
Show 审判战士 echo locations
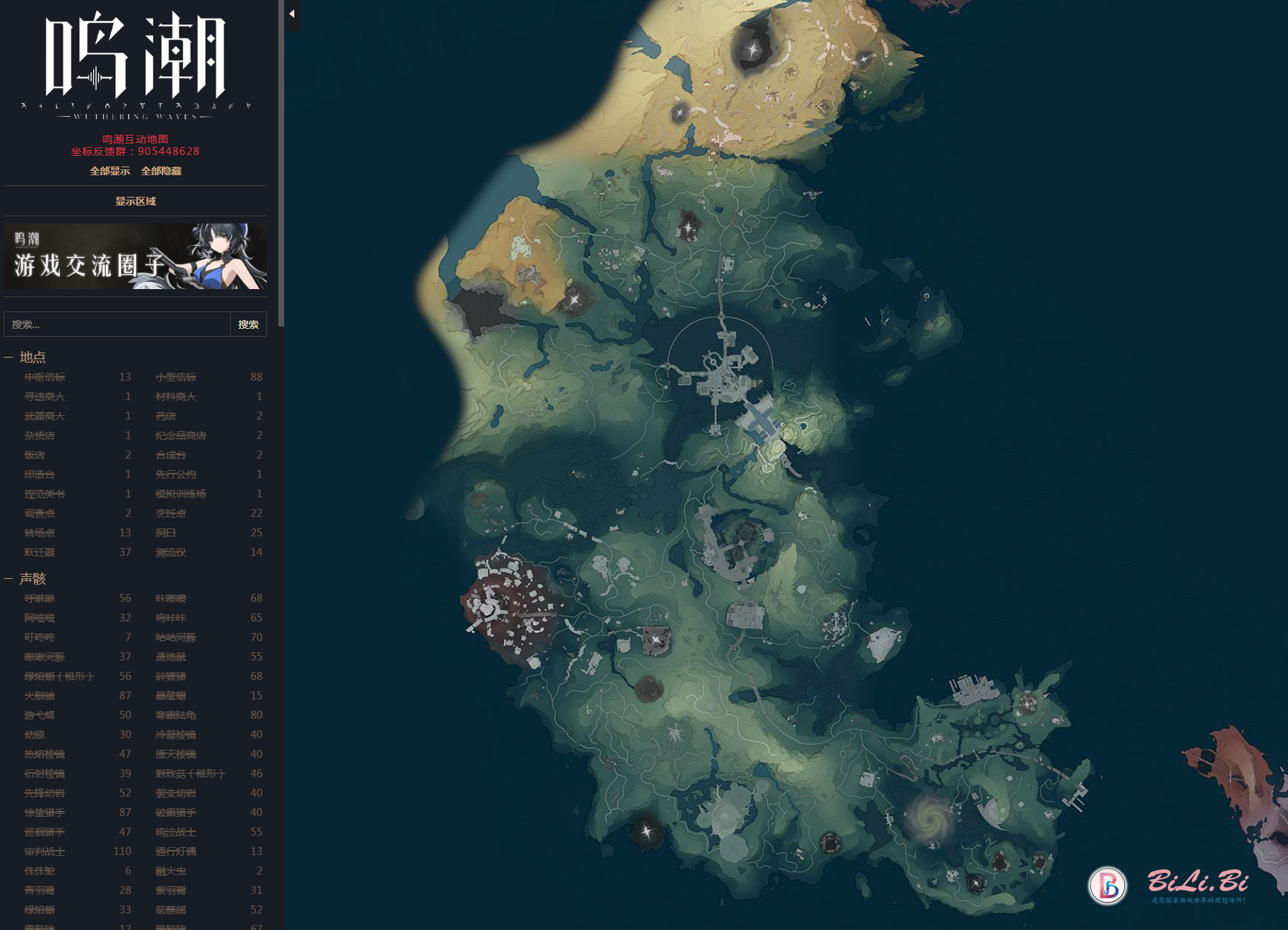point(45,851)
